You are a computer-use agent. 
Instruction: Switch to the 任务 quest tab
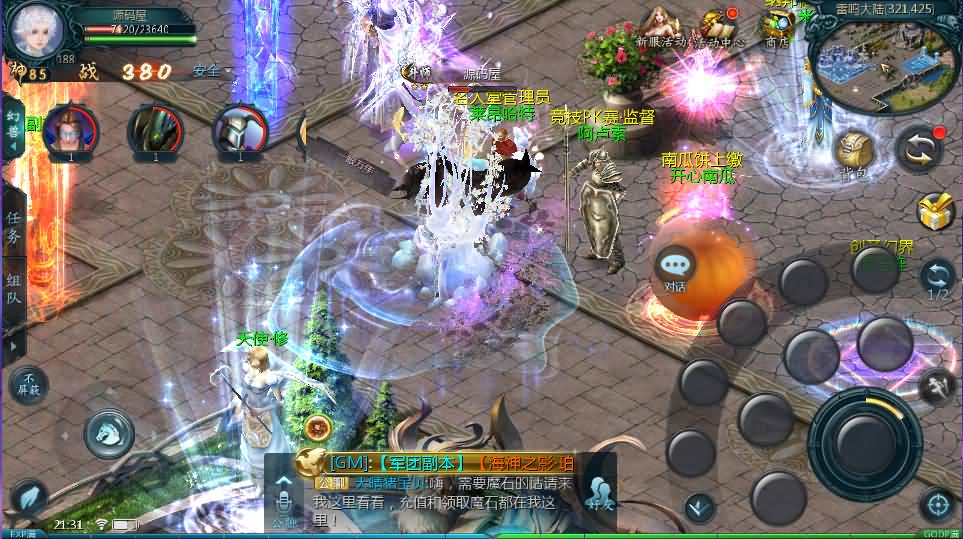(x=14, y=228)
